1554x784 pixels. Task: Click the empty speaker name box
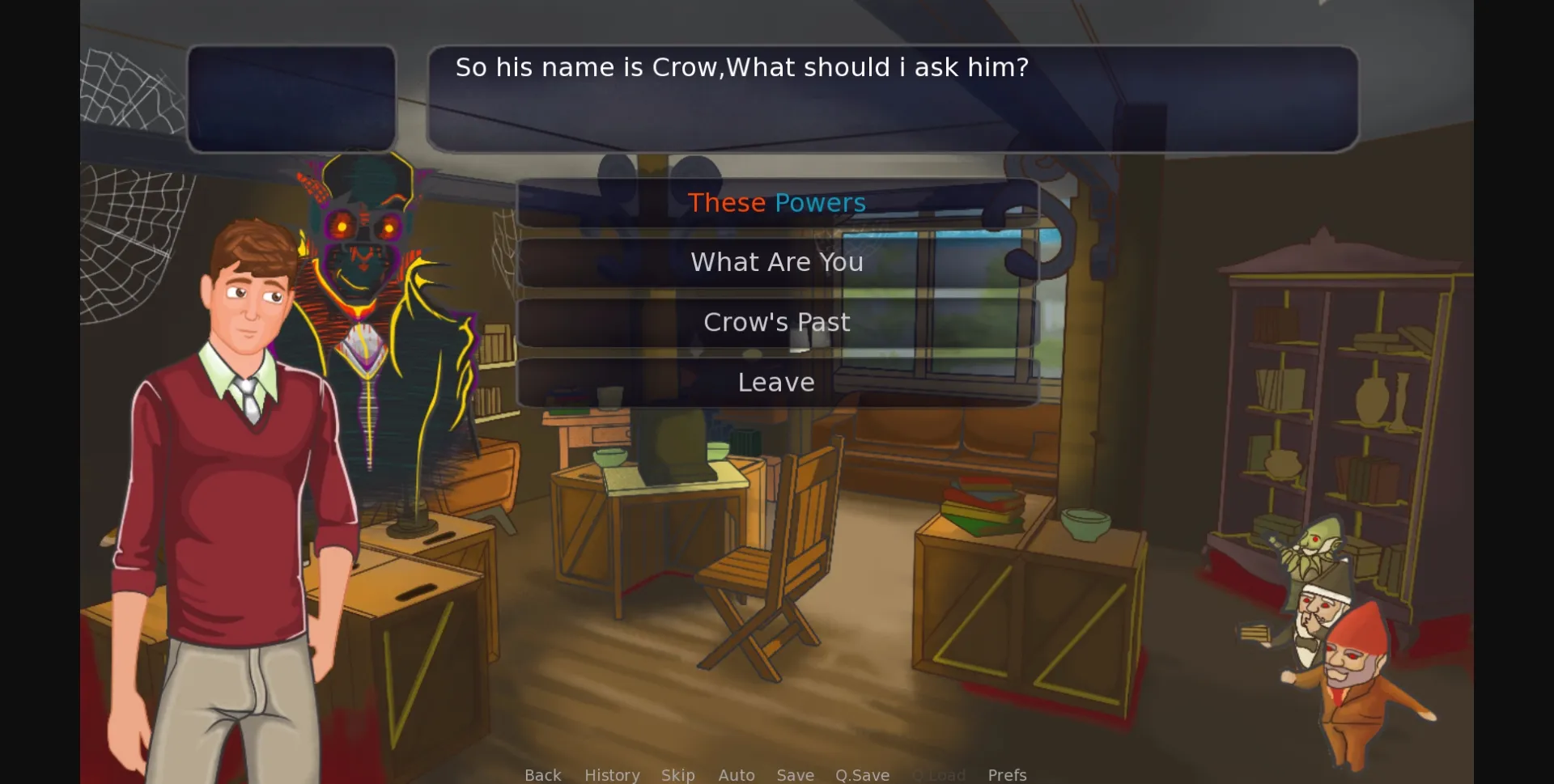click(291, 99)
